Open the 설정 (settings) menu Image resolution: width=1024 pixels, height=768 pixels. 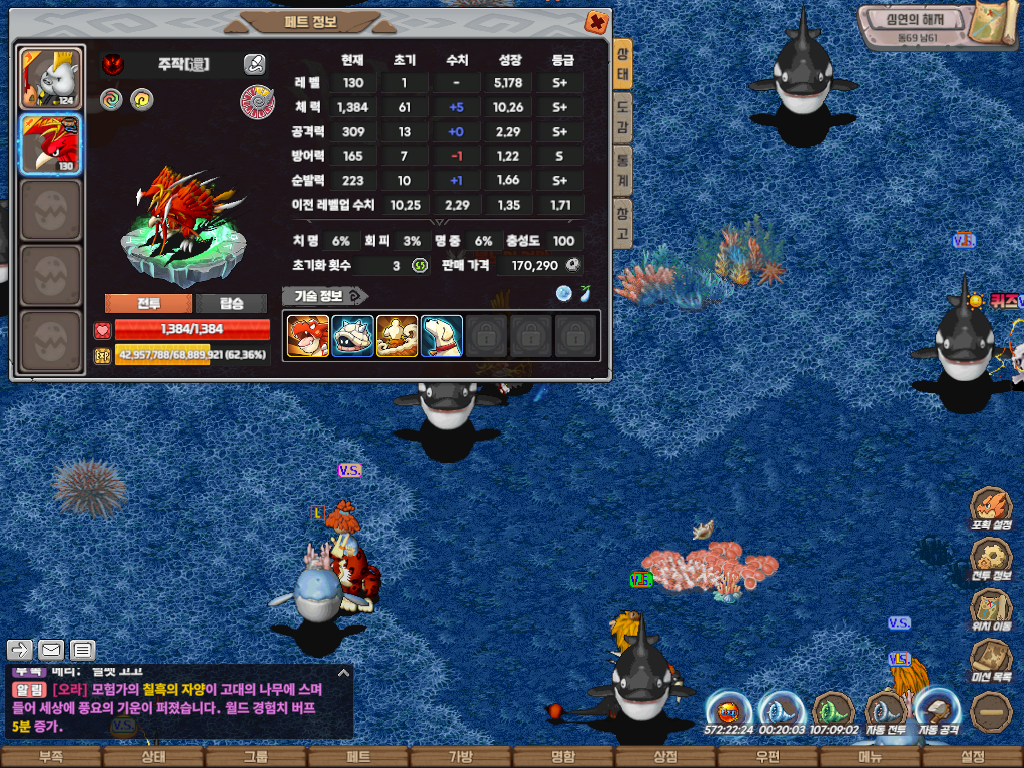[x=972, y=757]
